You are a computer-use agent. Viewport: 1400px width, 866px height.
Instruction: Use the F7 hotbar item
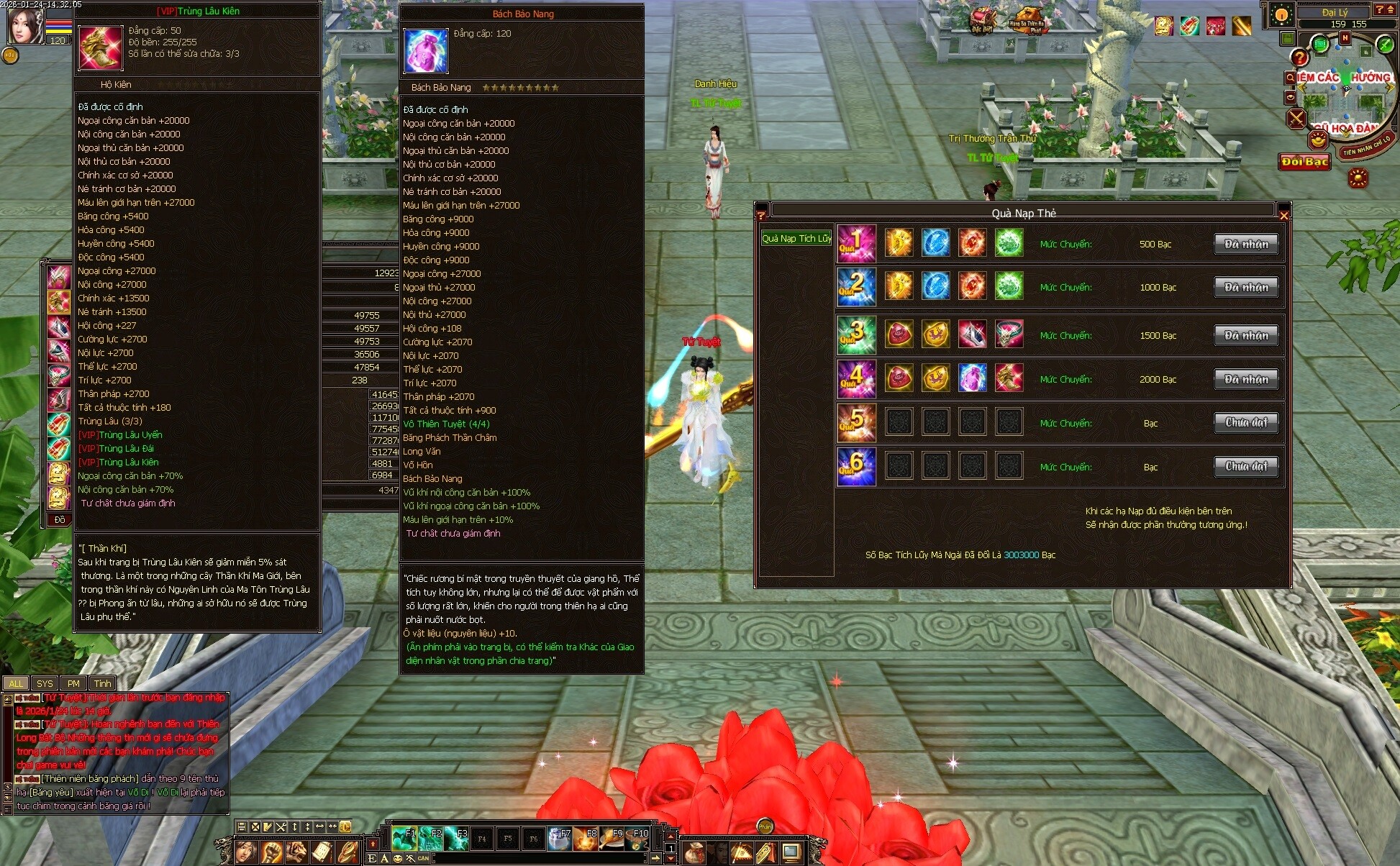coord(559,839)
